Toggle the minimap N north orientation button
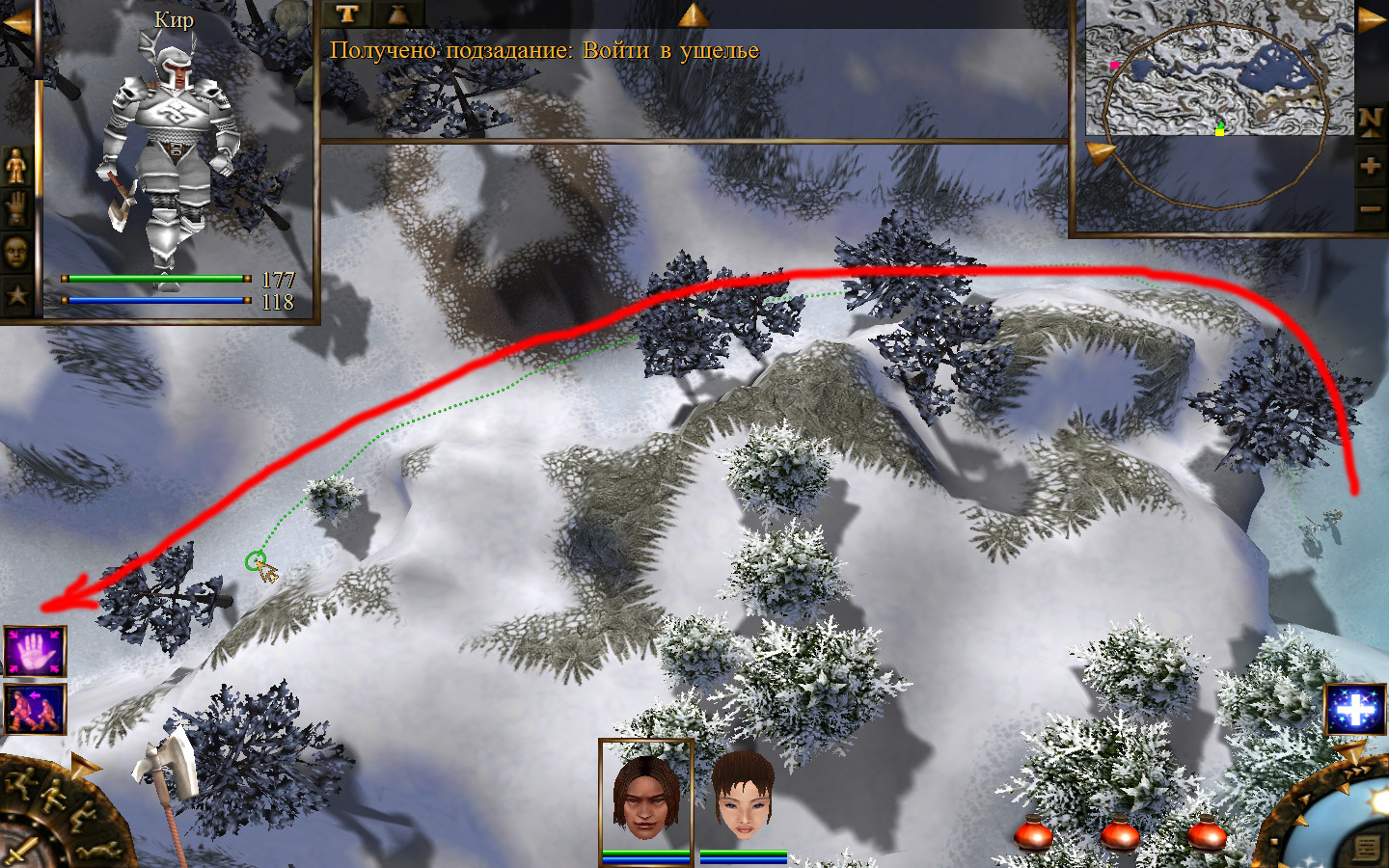Screen dimensions: 1389x868 pos(1370,121)
